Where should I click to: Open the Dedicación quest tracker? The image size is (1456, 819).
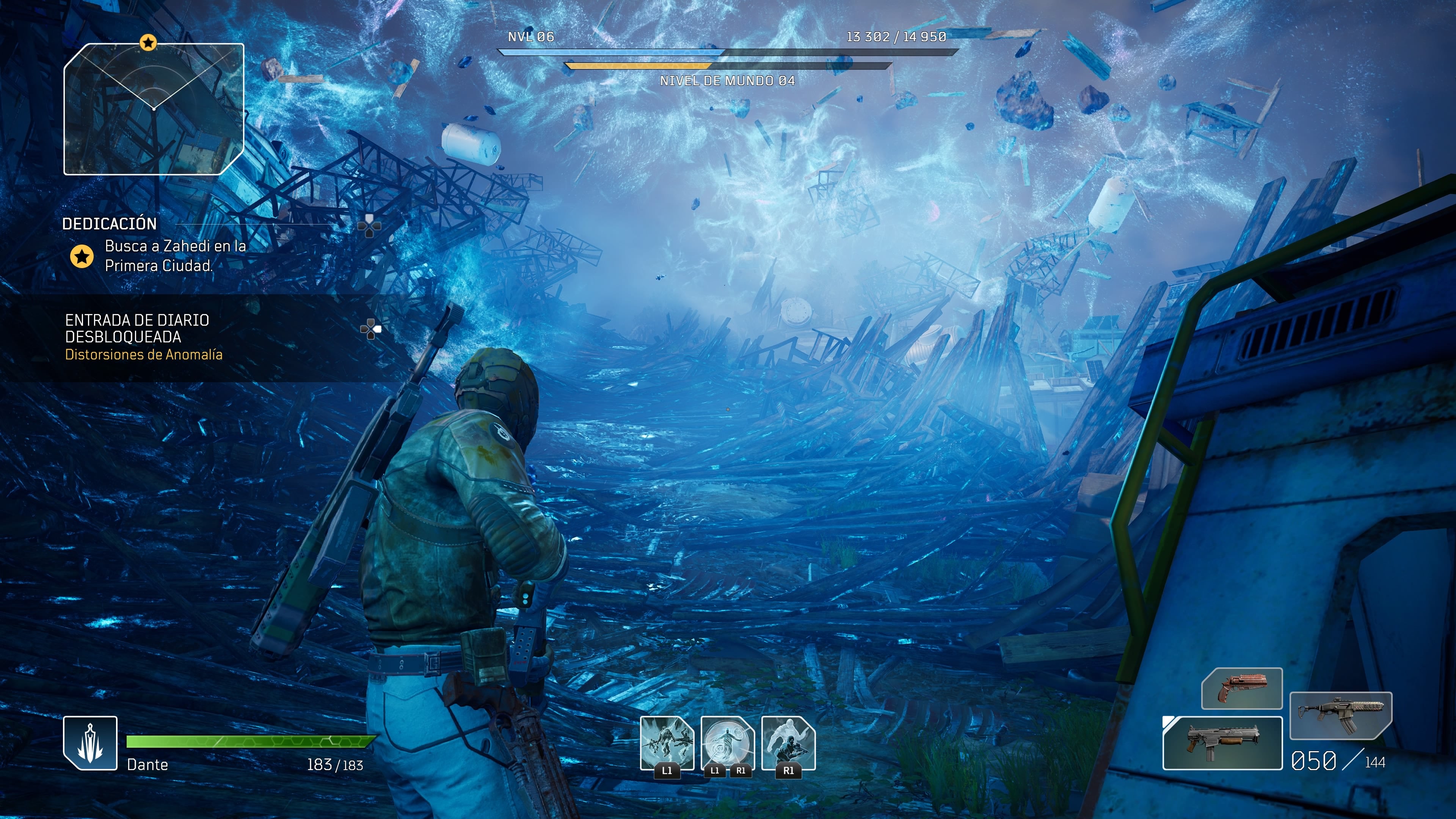pos(110,224)
